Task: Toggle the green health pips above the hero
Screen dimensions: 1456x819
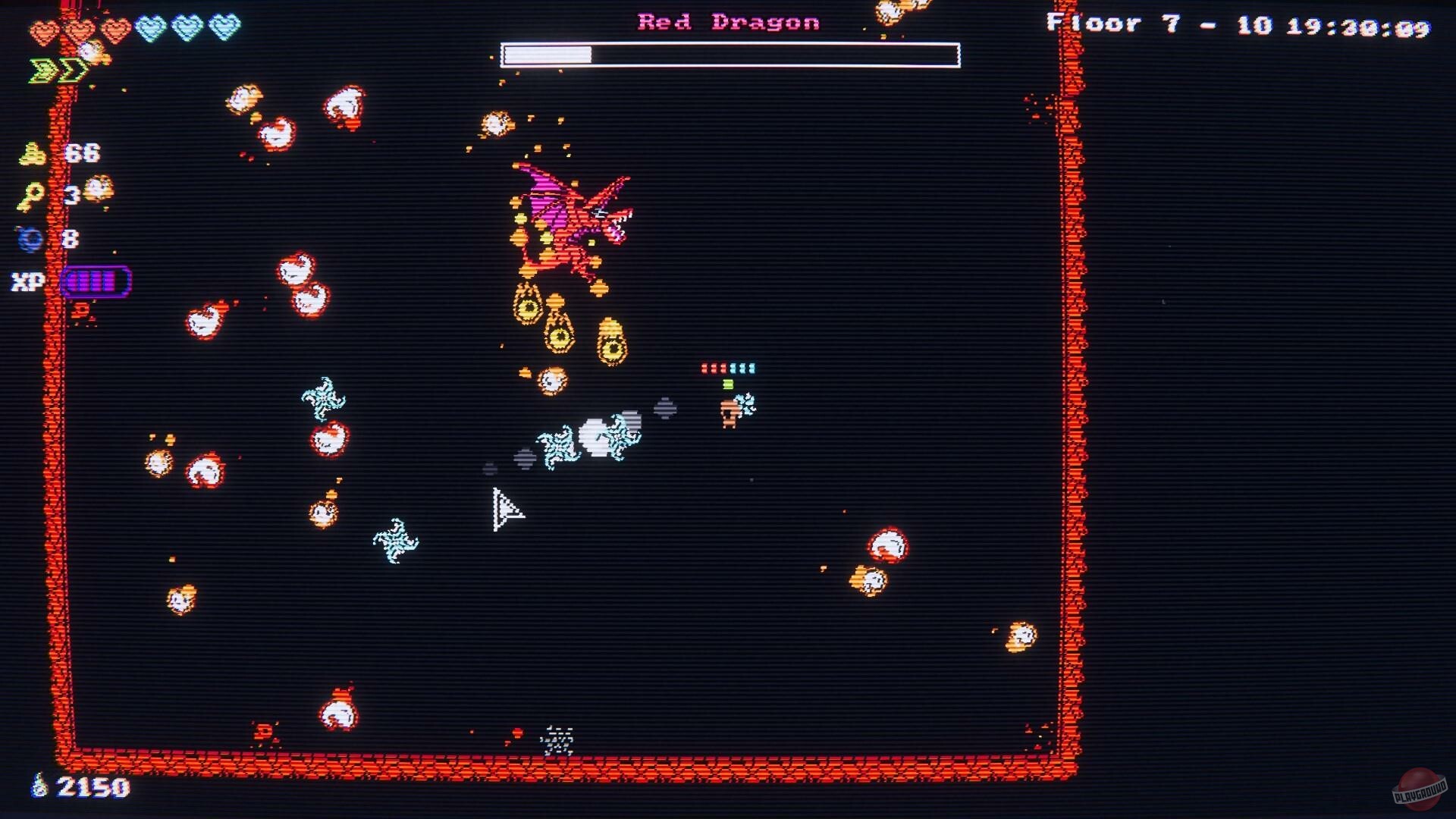Action: click(728, 385)
